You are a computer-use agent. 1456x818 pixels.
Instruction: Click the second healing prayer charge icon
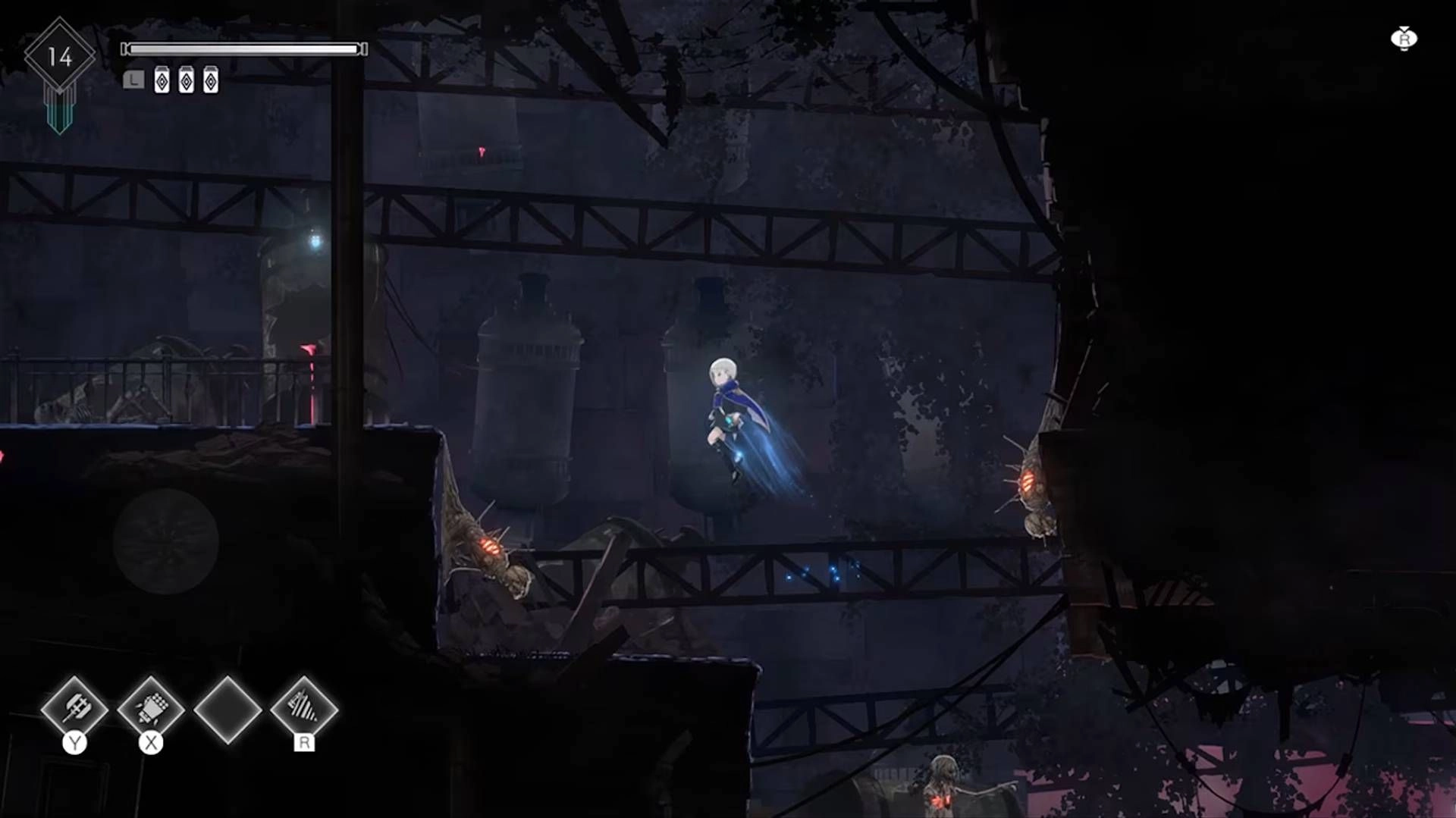point(186,79)
